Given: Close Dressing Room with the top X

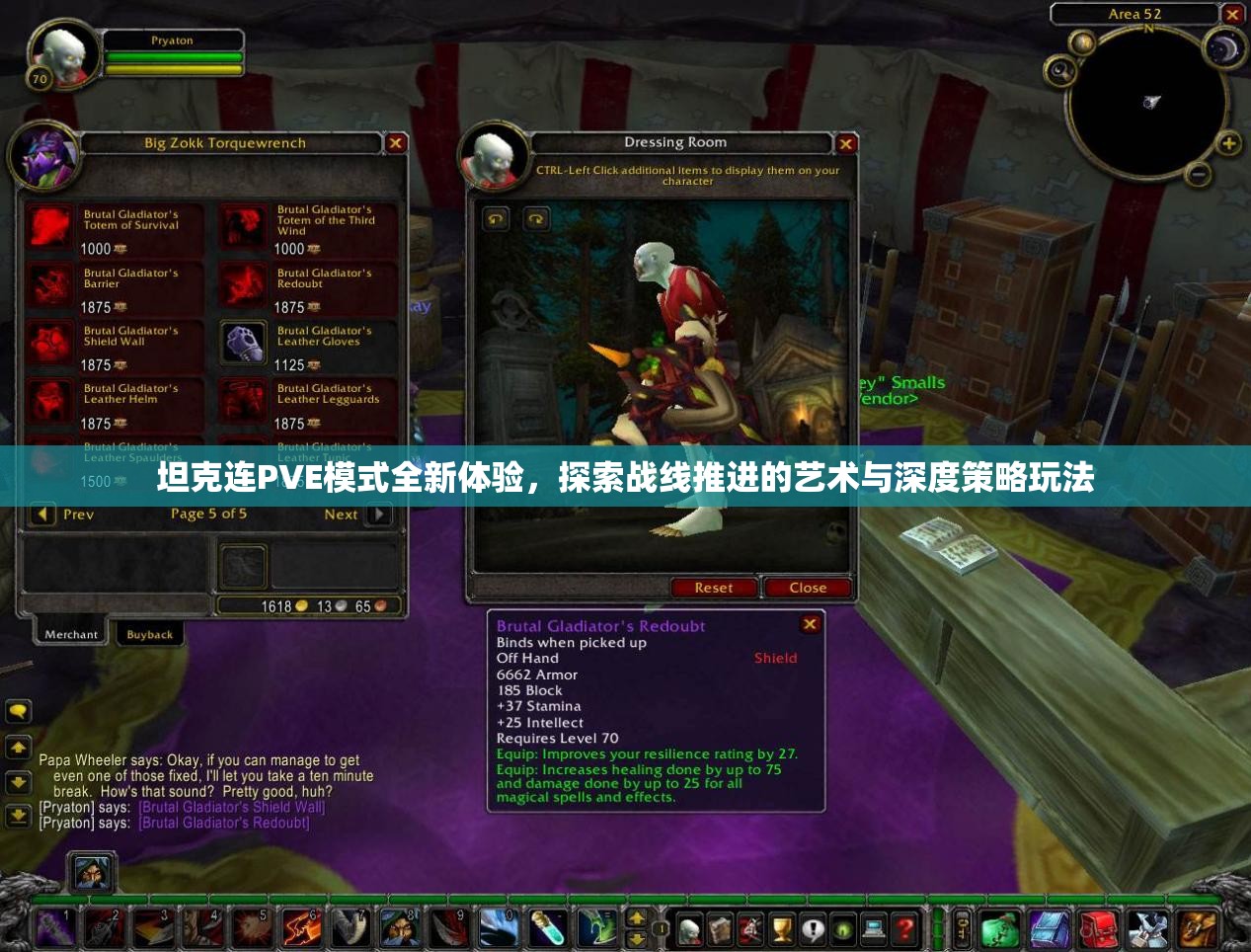Looking at the screenshot, I should [846, 144].
